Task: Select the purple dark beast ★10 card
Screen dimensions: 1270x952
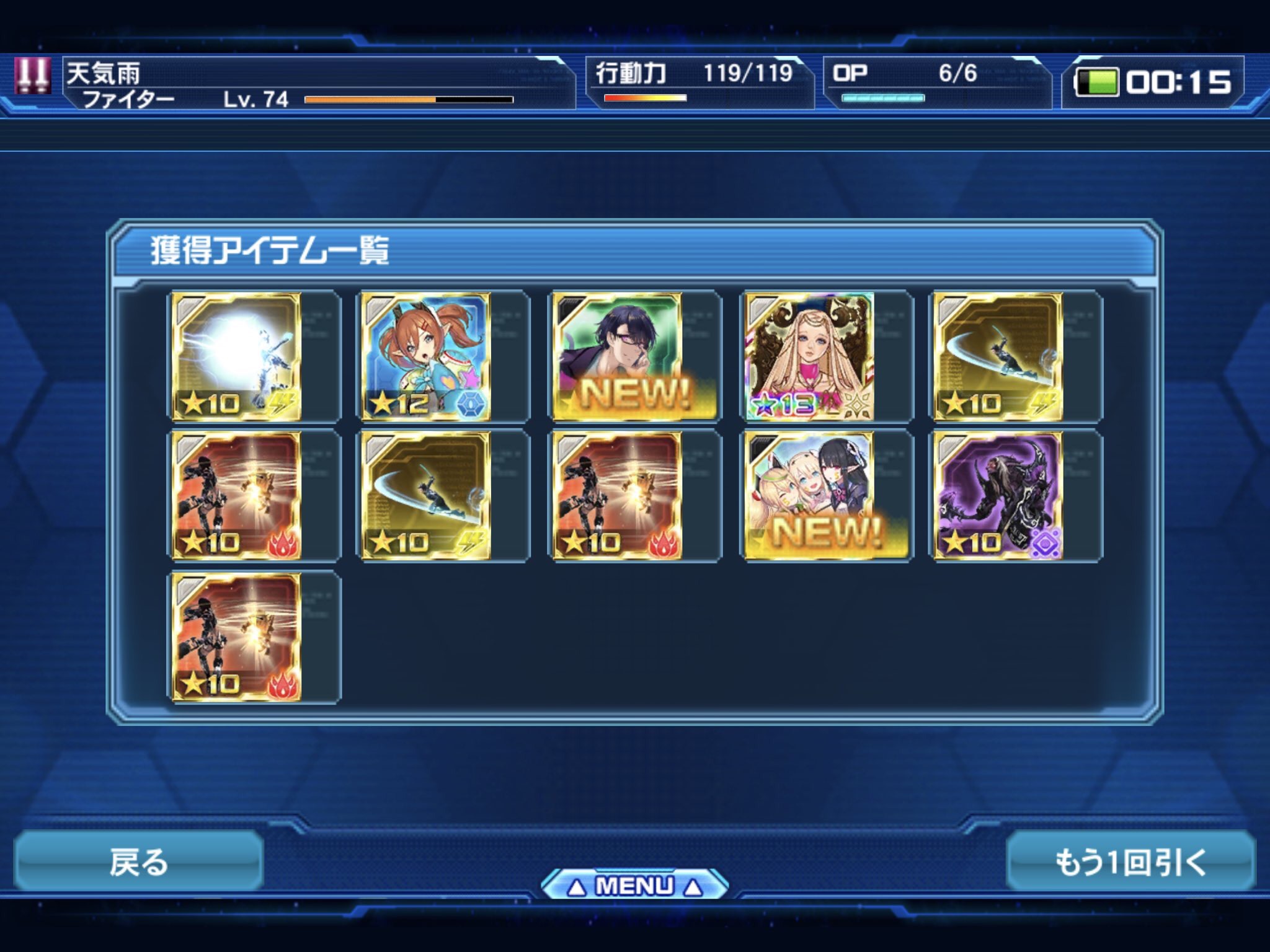Action: click(998, 496)
